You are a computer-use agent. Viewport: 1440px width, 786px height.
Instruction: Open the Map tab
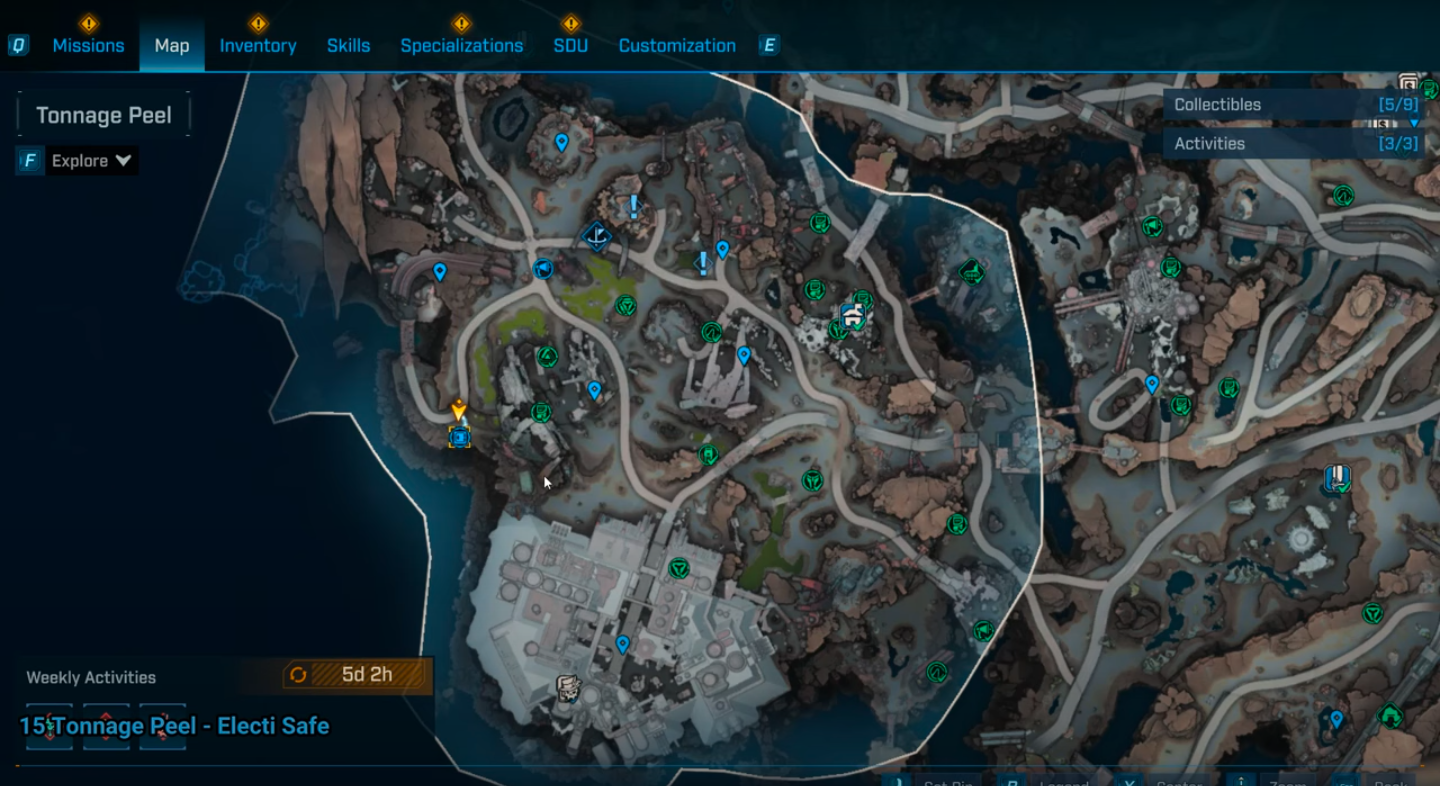pos(172,46)
